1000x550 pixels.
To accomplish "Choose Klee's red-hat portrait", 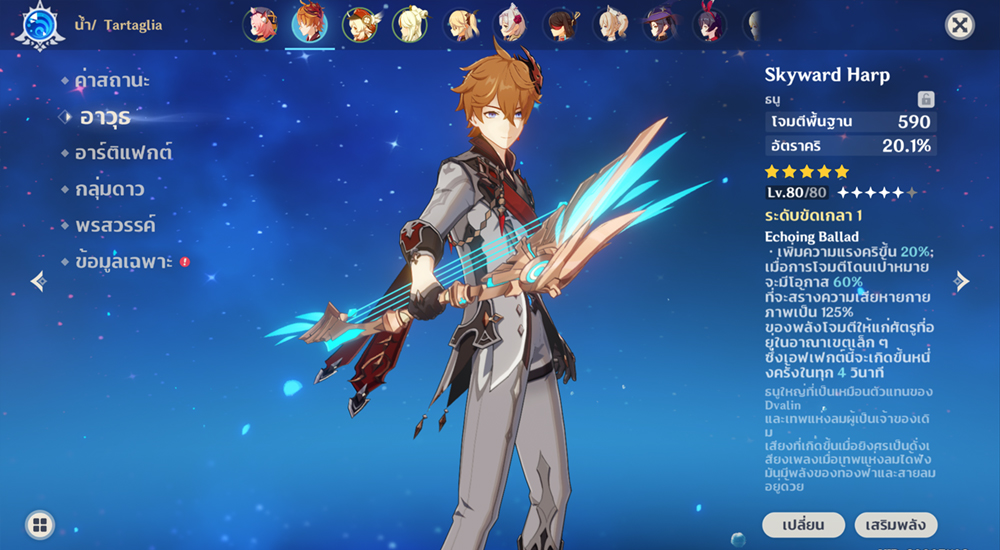I will coord(359,24).
